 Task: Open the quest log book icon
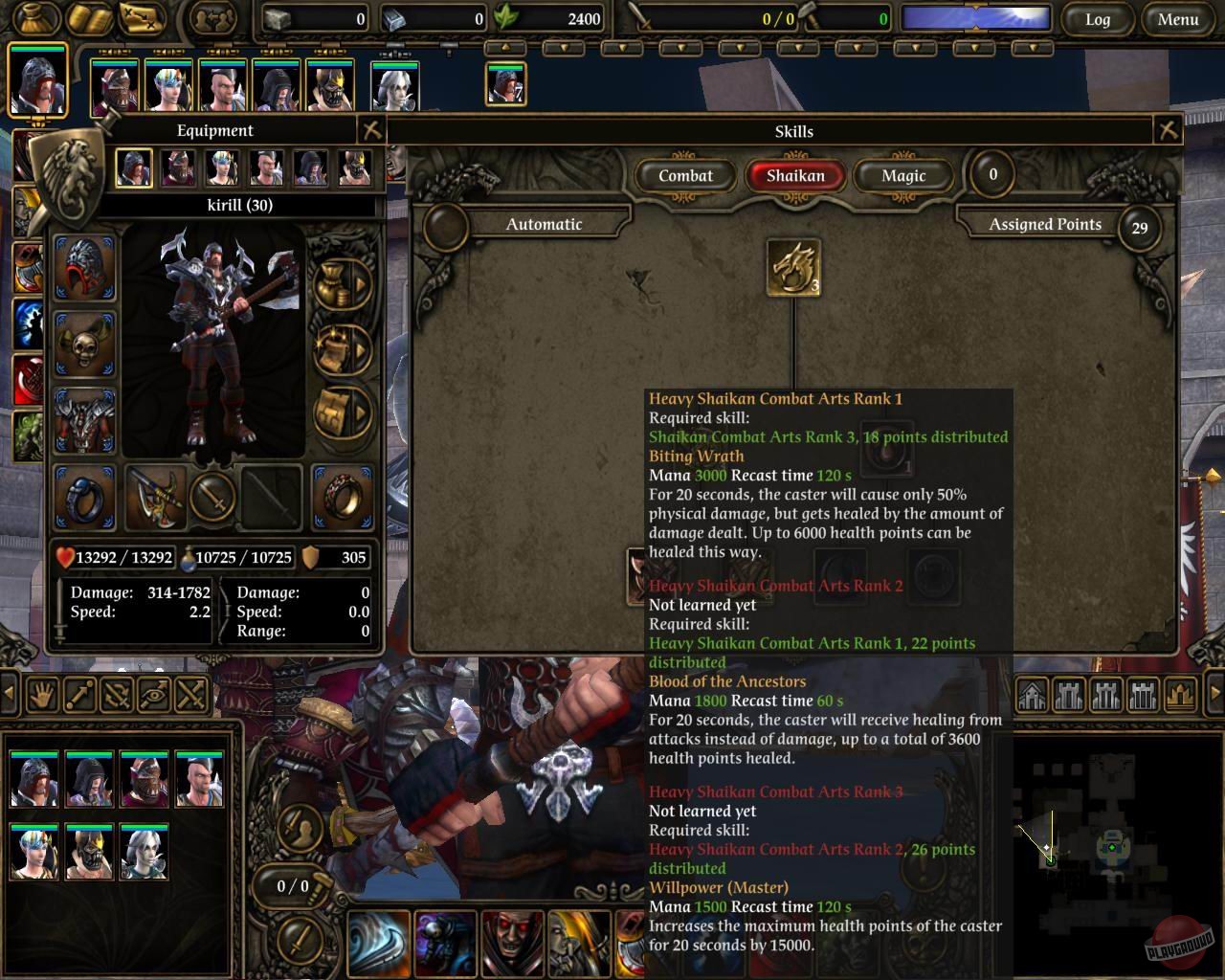coord(91,19)
